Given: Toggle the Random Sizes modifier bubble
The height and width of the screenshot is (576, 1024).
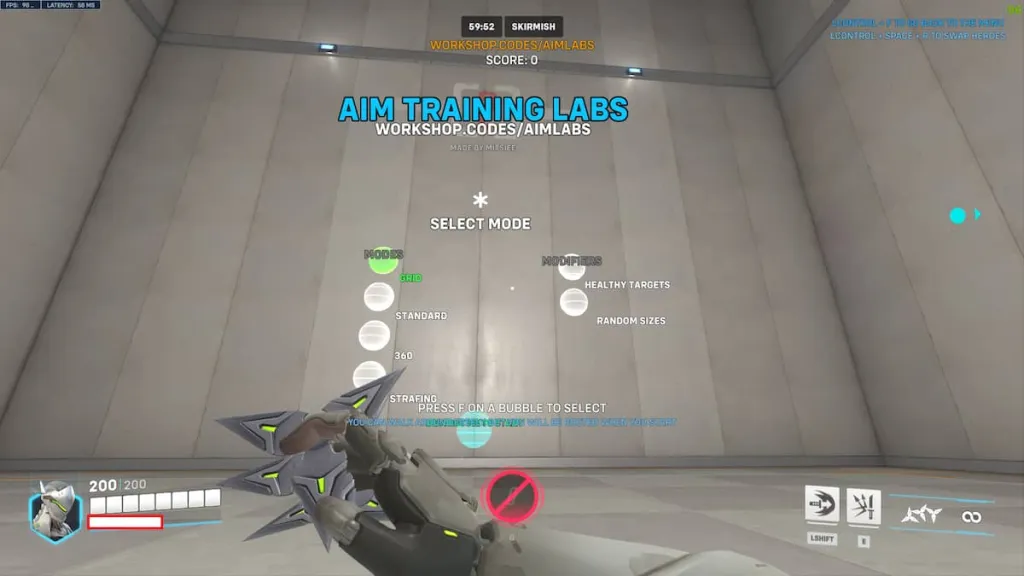Looking at the screenshot, I should [x=574, y=302].
